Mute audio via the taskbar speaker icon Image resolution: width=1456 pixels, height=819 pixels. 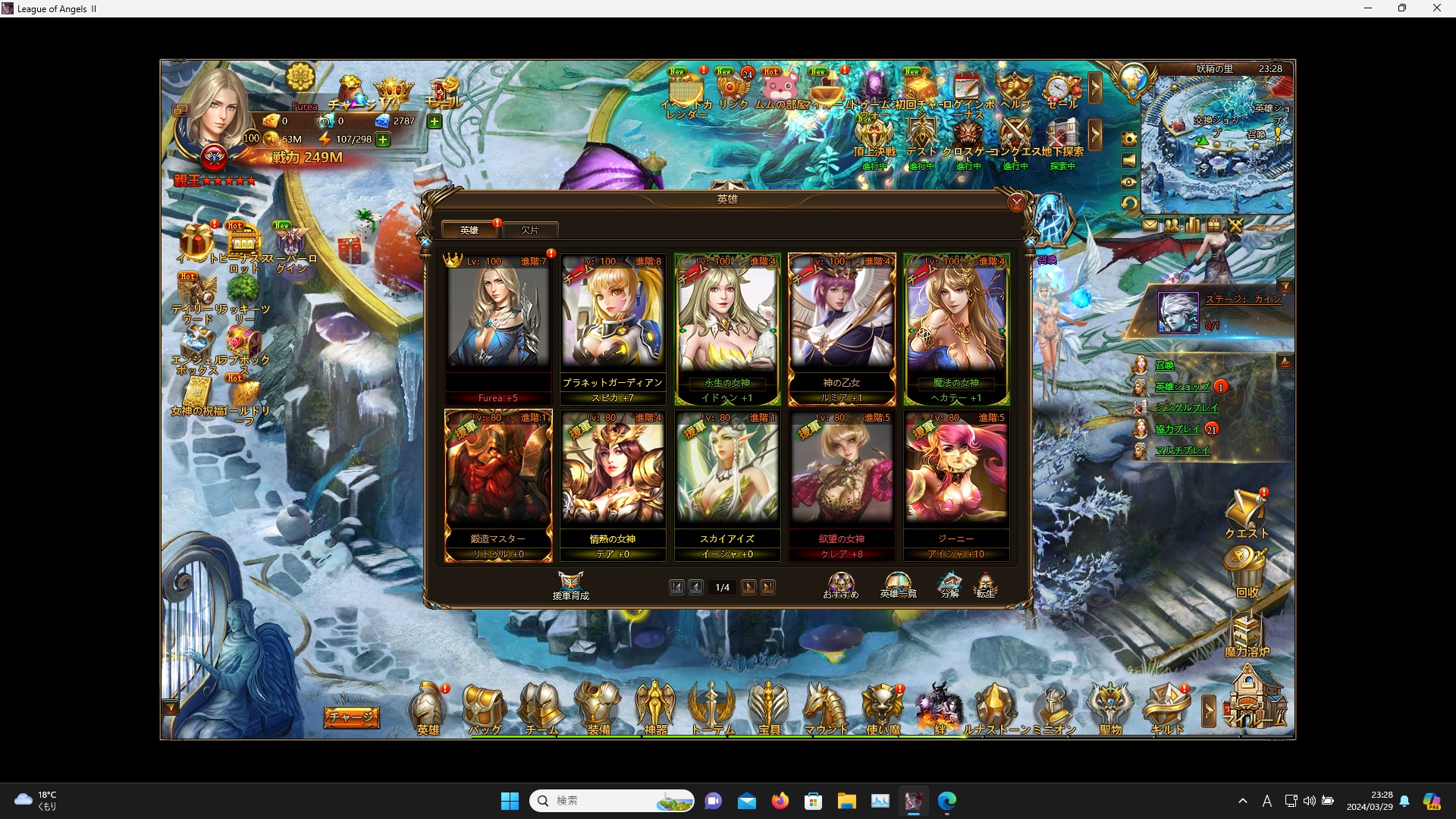[1310, 801]
